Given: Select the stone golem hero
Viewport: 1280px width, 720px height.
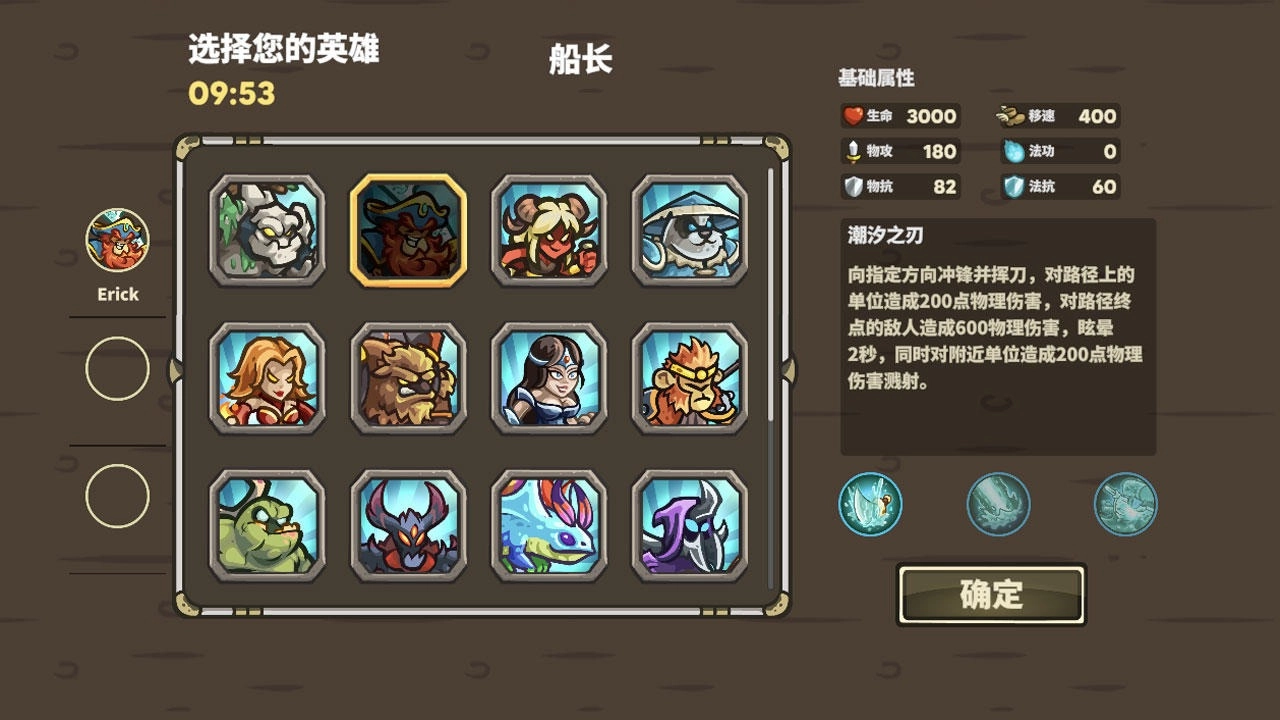Looking at the screenshot, I should click(264, 232).
